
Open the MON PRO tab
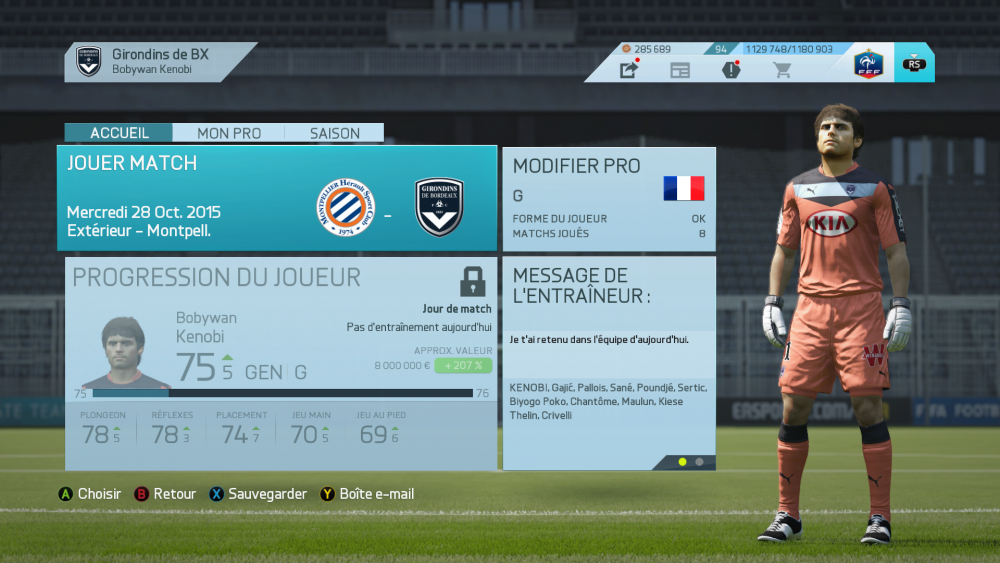click(x=229, y=133)
